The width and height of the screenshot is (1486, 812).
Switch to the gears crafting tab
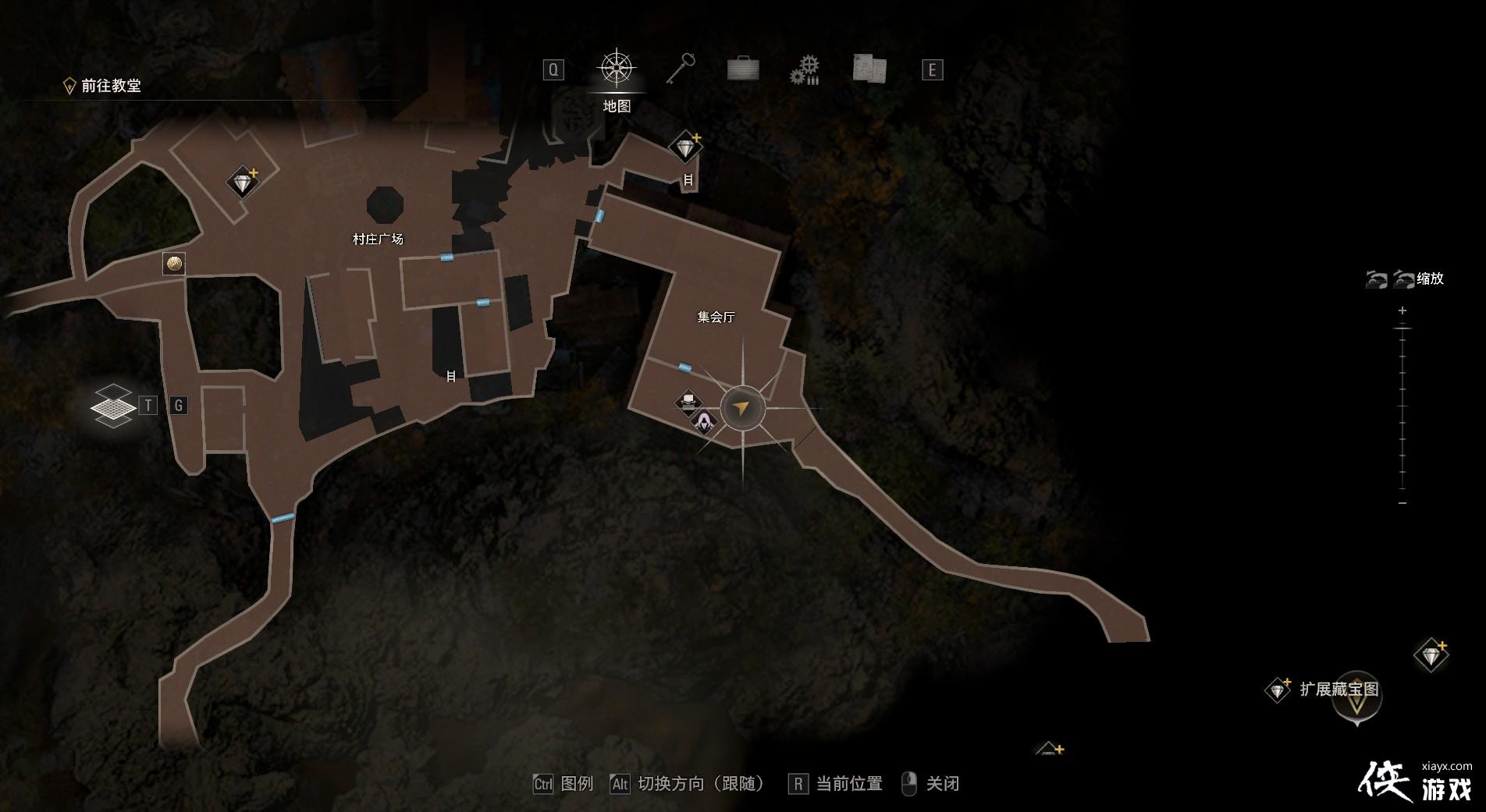805,69
